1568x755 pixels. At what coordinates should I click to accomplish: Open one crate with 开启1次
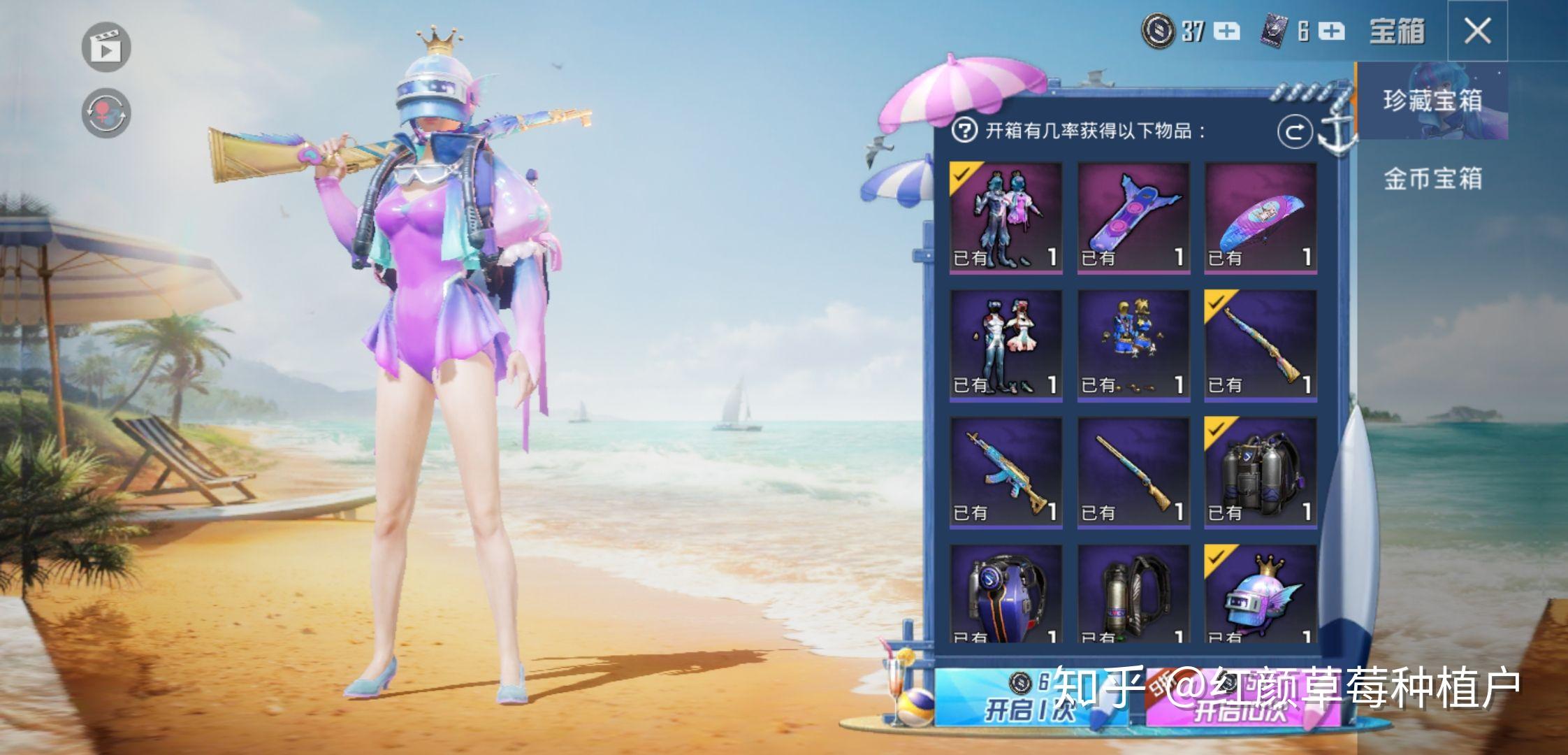click(x=1030, y=697)
